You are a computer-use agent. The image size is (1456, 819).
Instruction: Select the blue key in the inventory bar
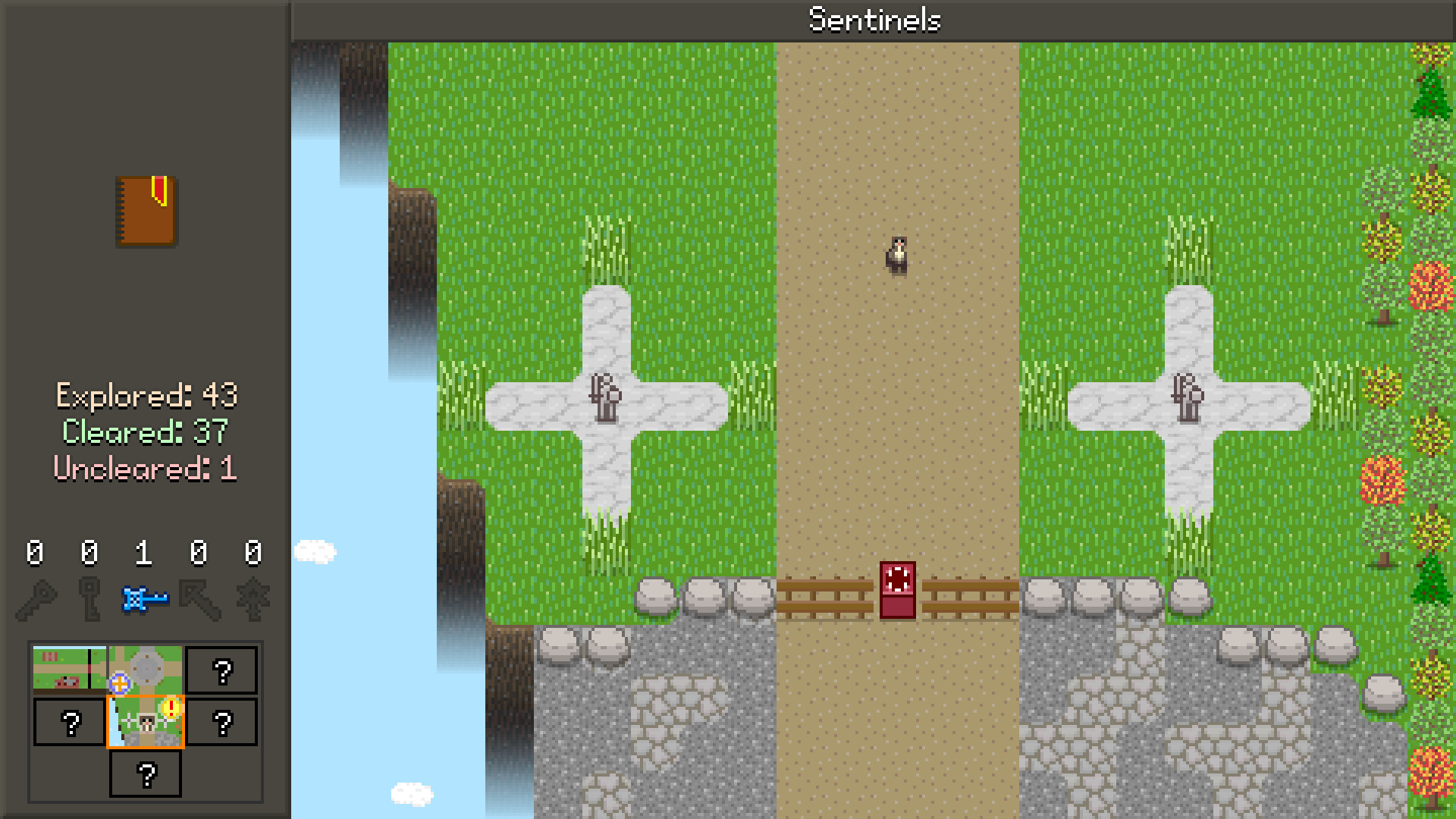click(144, 598)
